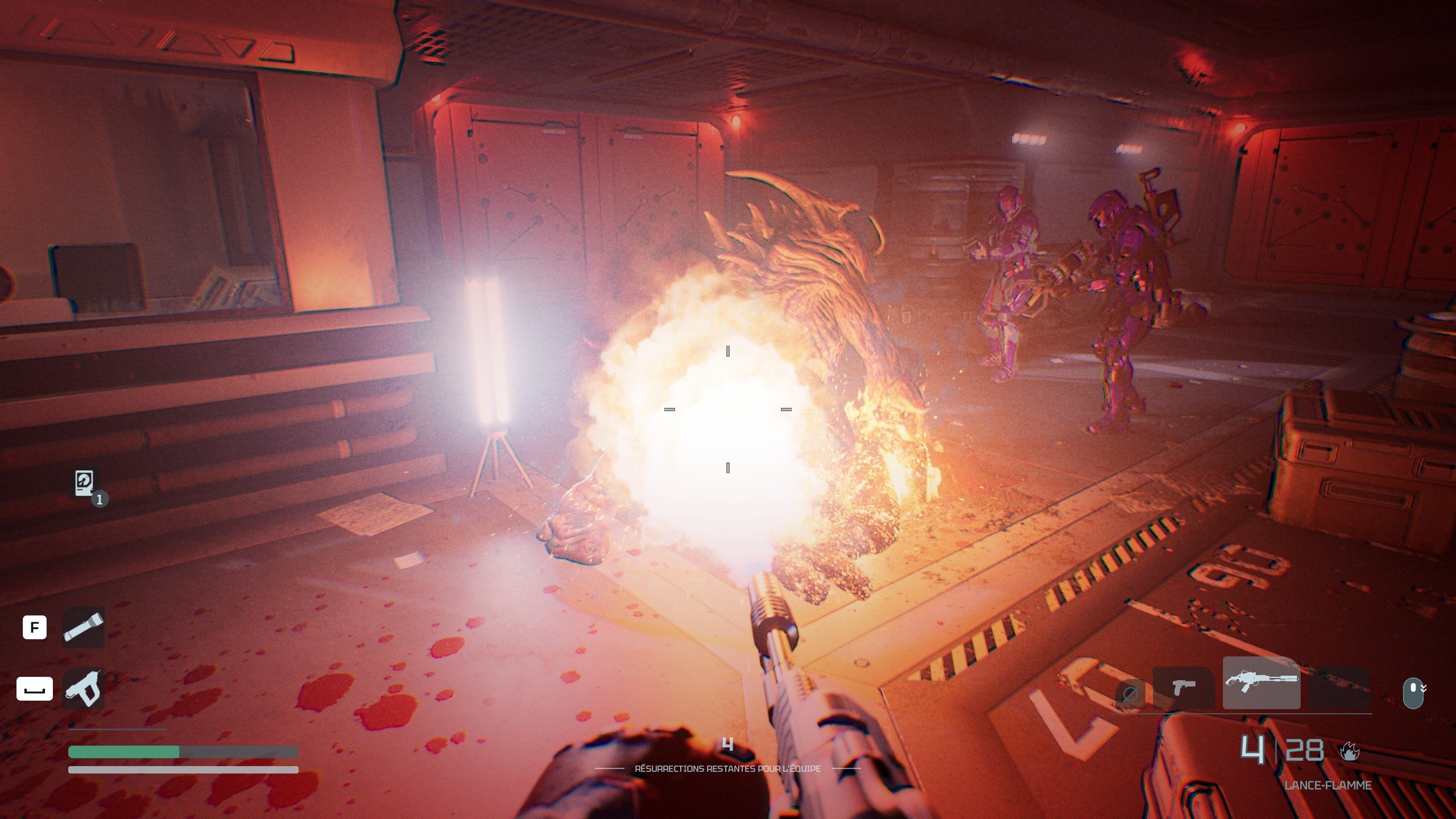
Task: Select the crossed-out circle empty slot
Action: click(1130, 693)
